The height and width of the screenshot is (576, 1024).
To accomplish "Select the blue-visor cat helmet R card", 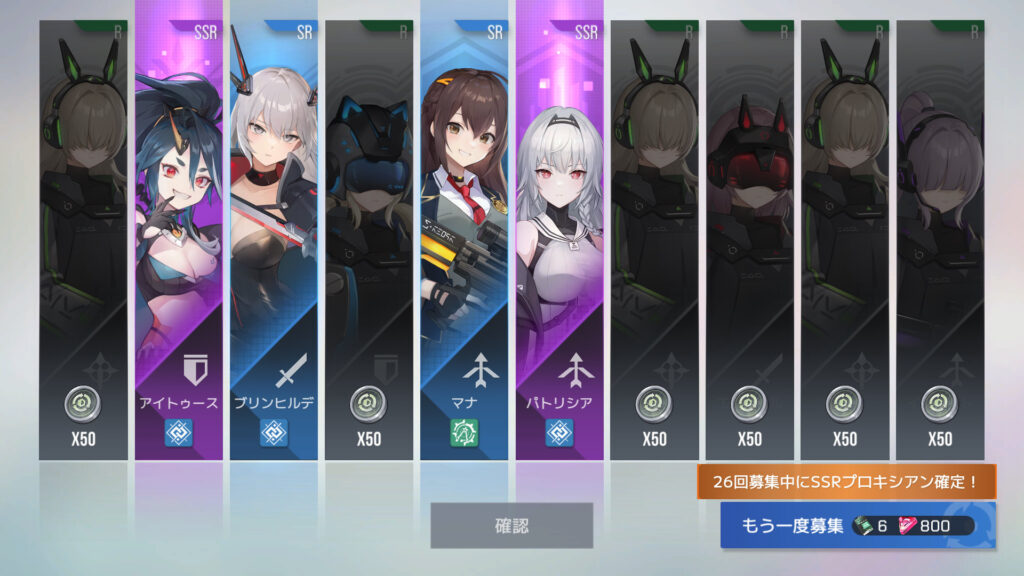I will coord(369,240).
